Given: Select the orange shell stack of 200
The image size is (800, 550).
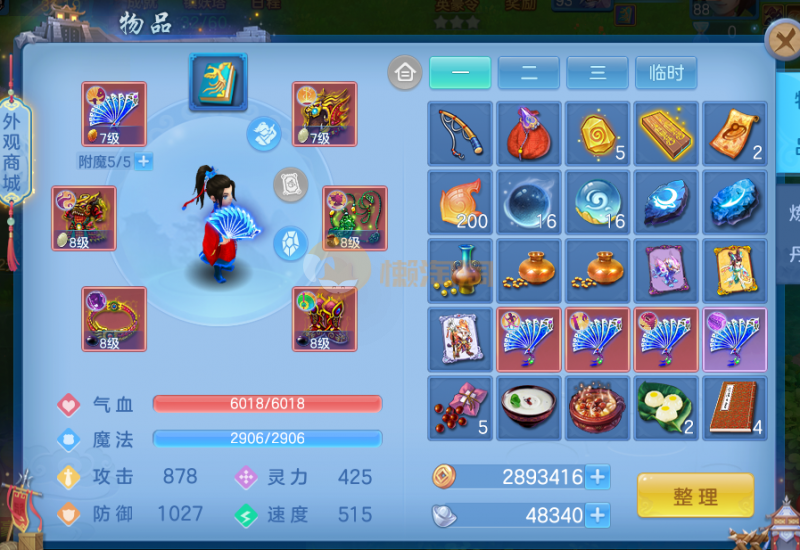Looking at the screenshot, I should tap(460, 202).
